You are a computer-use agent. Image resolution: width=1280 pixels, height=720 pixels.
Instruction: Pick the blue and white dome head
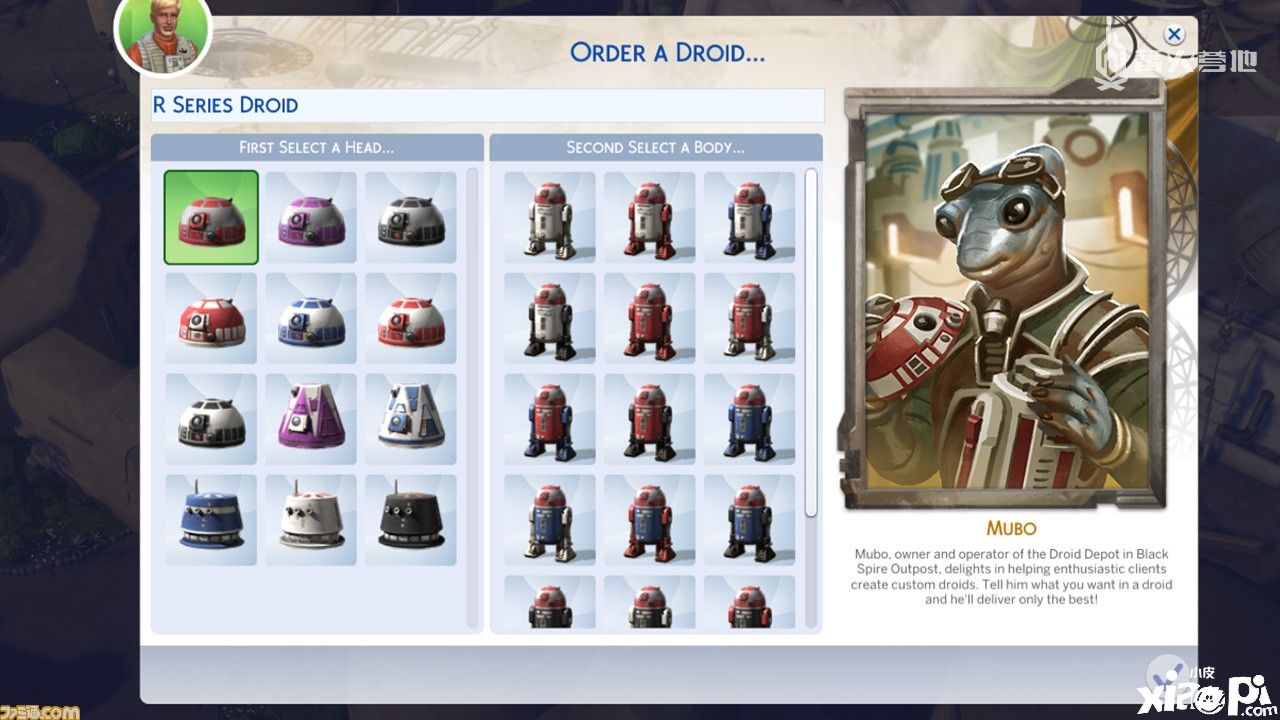pyautogui.click(x=311, y=318)
